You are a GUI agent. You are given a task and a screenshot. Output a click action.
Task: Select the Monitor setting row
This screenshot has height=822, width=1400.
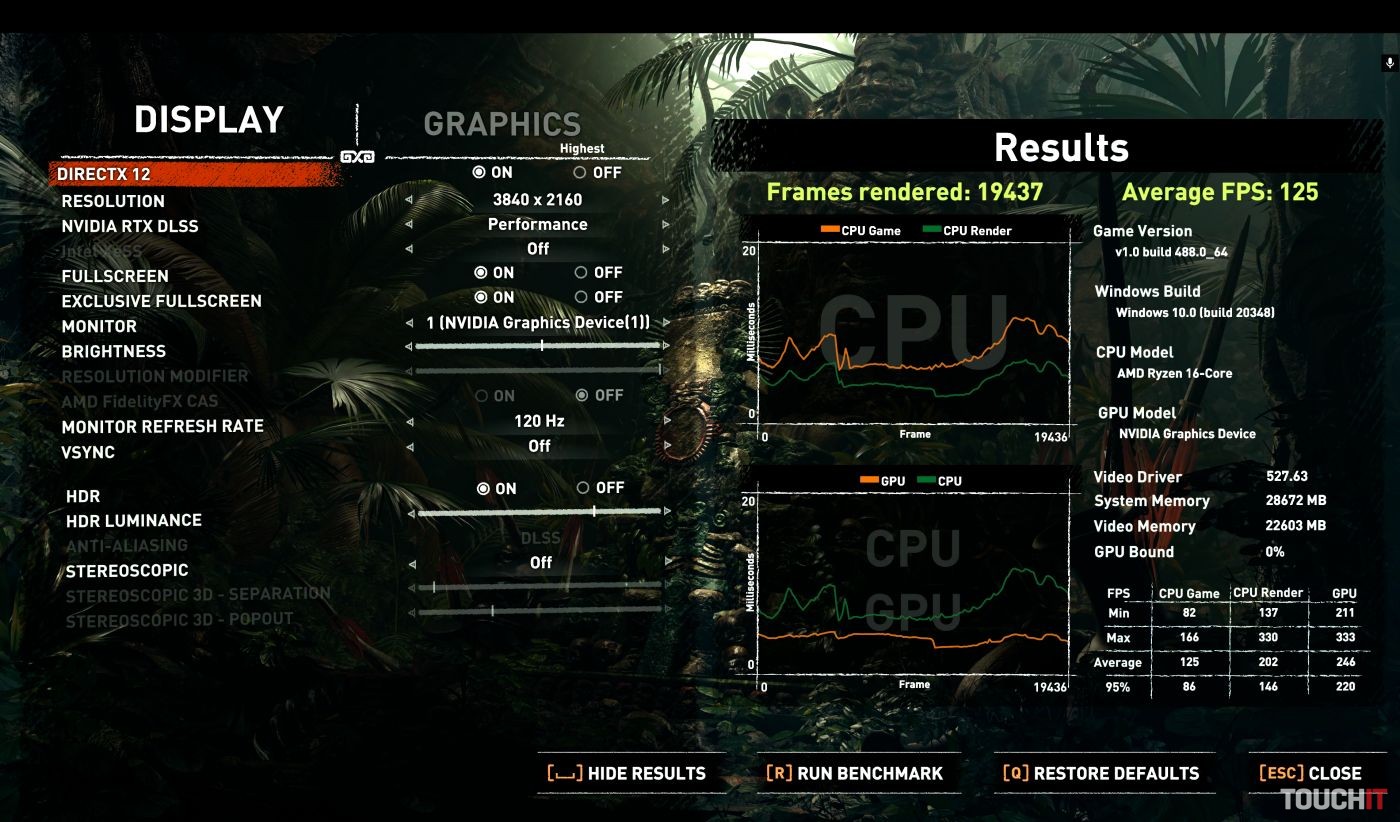point(99,326)
